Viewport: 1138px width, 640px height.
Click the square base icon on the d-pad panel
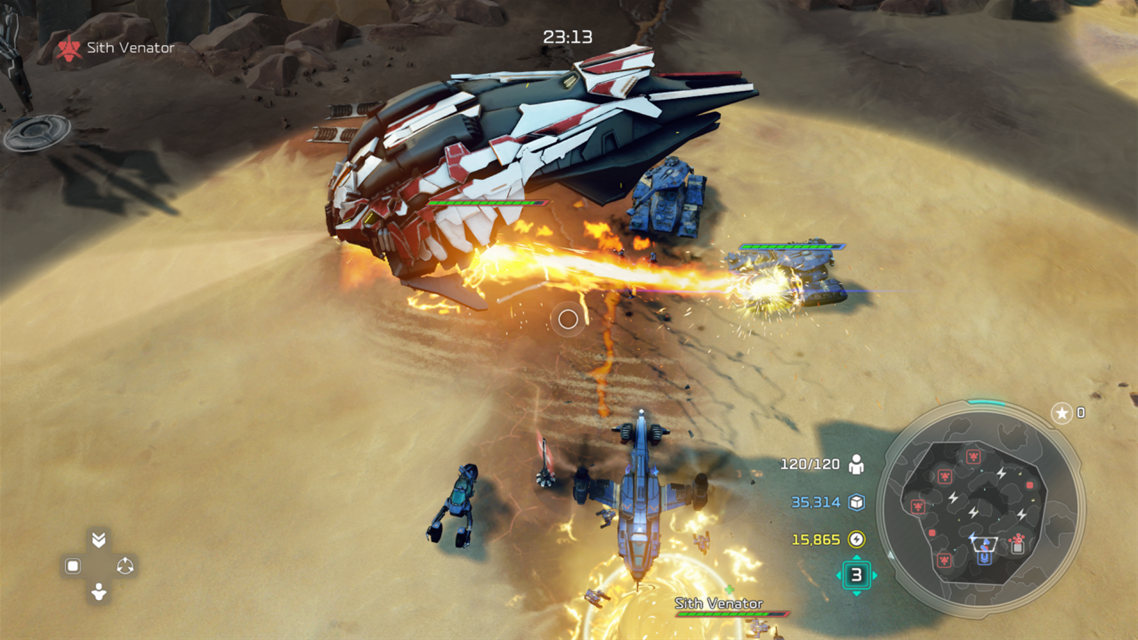point(73,566)
